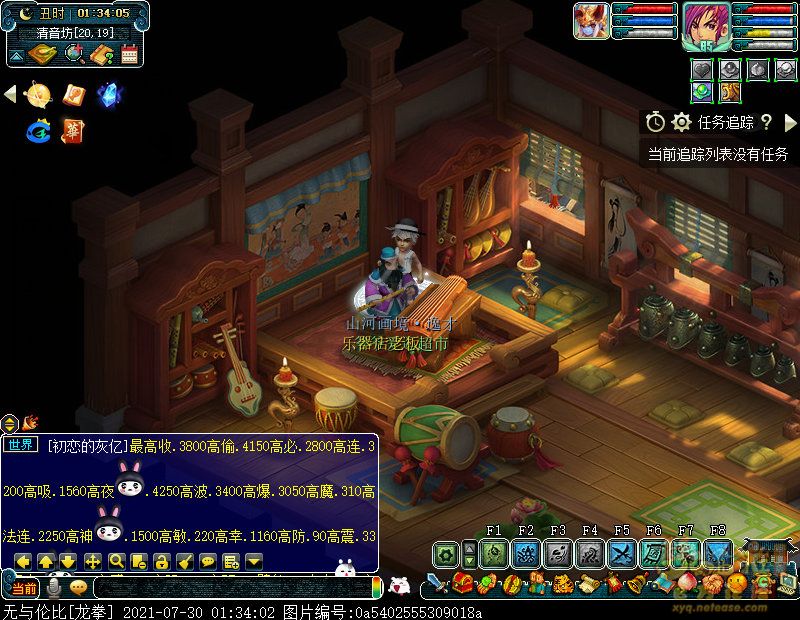Open the gear settings button beside skill bar
This screenshot has height=620, width=800.
[x=446, y=554]
